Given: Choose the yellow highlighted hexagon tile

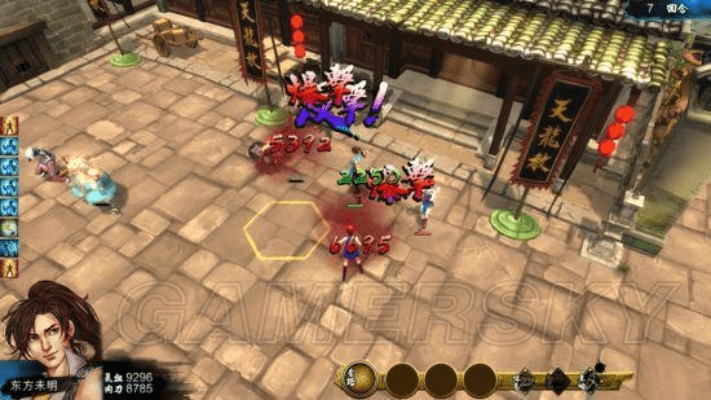Looking at the screenshot, I should 287,230.
